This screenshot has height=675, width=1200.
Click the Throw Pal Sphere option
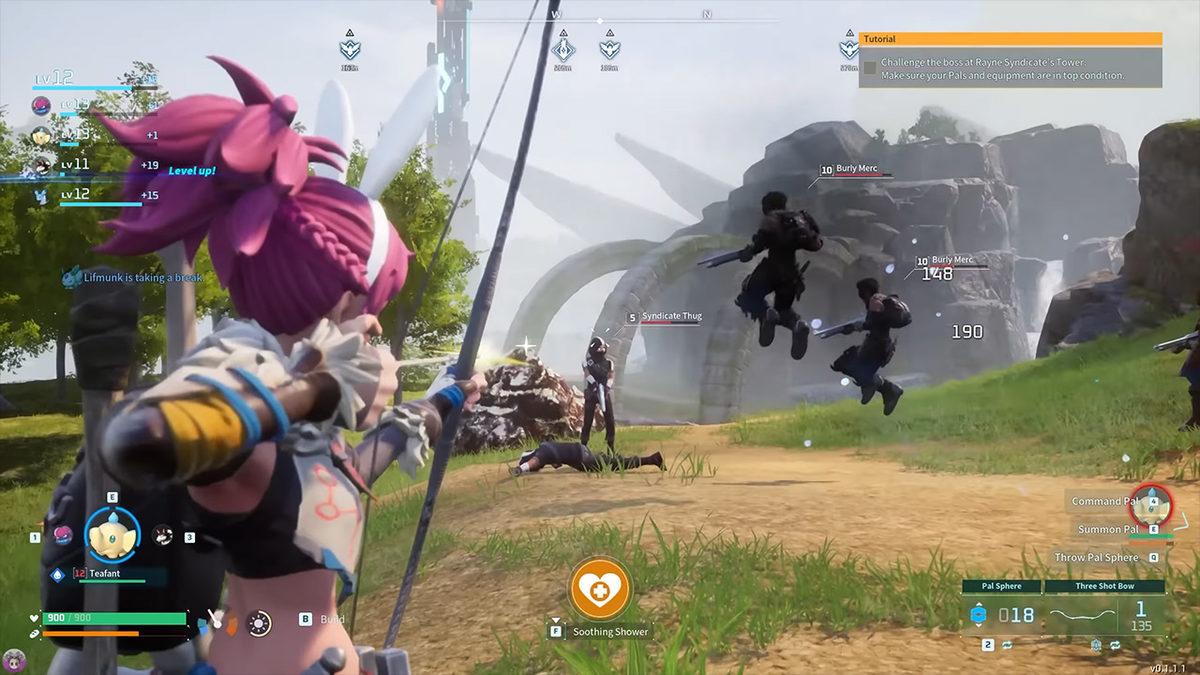[1096, 557]
